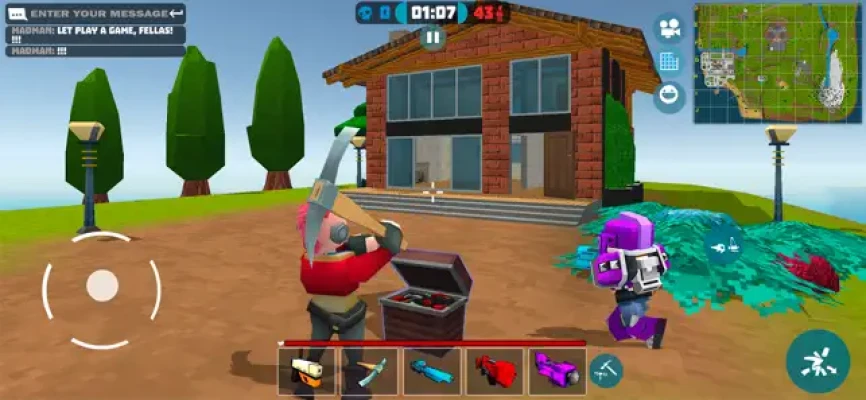866x400 pixels.
Task: Hit the large attack button
Action: click(x=817, y=361)
